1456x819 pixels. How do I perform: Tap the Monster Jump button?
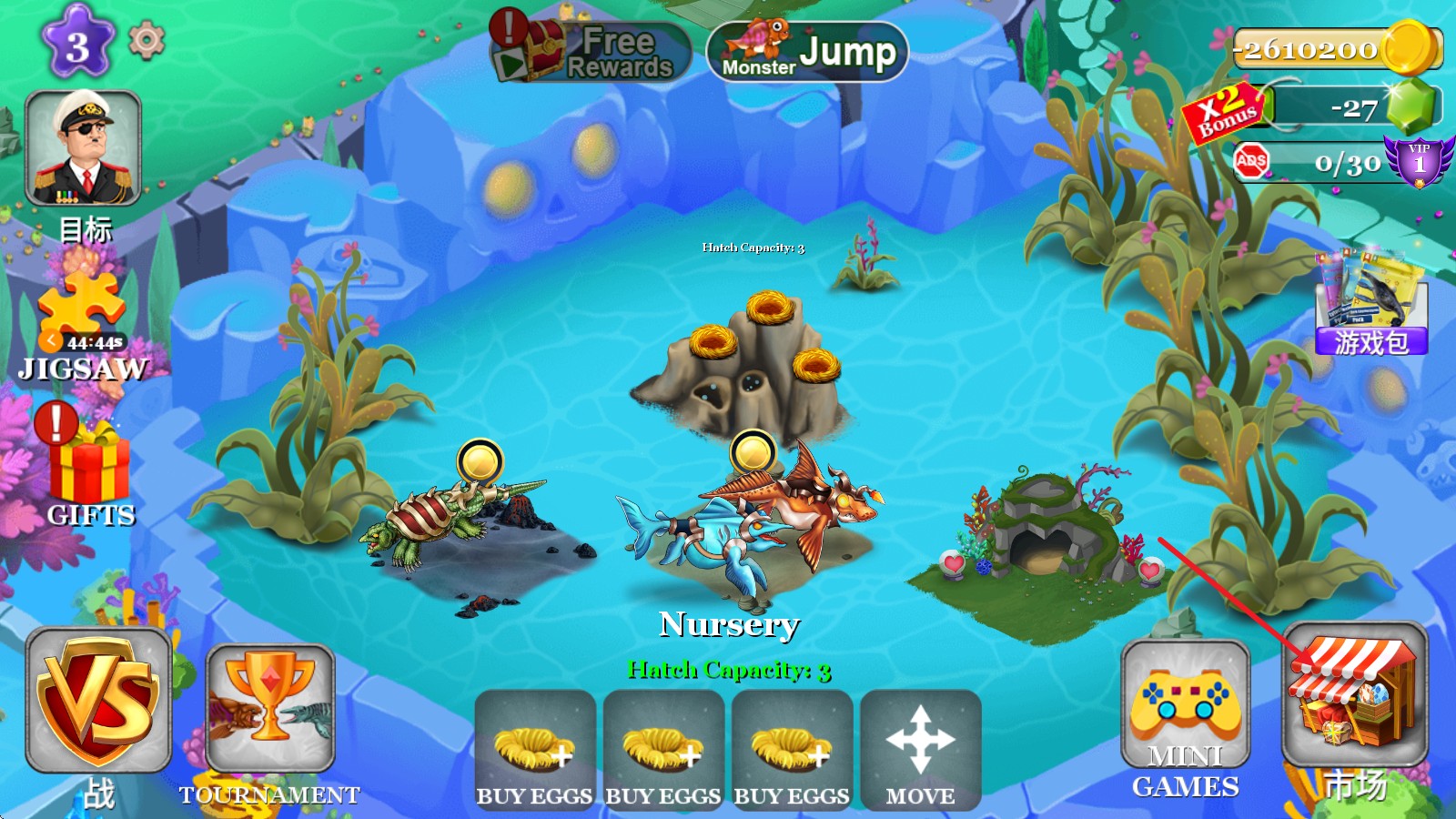point(807,52)
